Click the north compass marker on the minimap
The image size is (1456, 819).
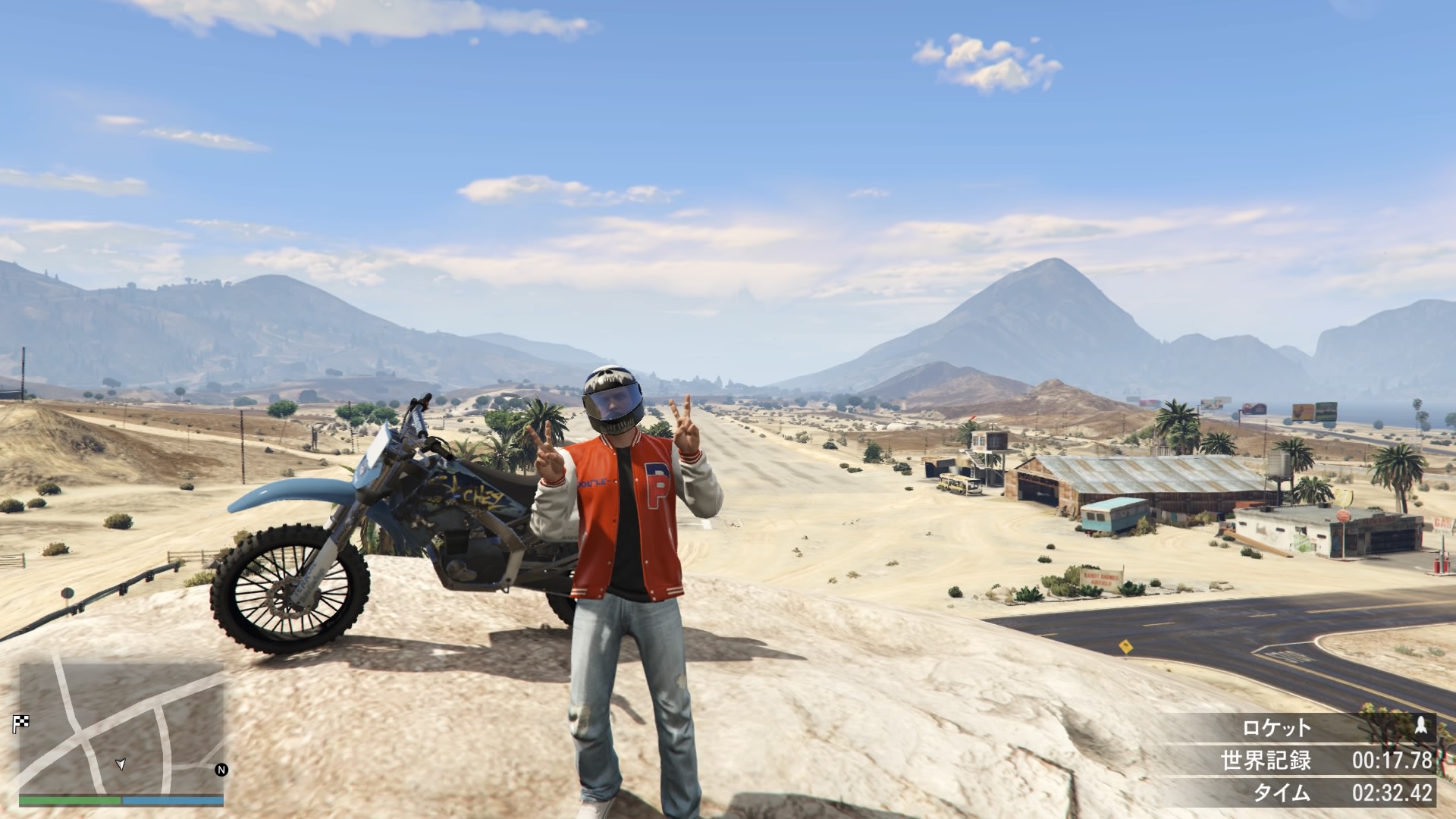[221, 770]
